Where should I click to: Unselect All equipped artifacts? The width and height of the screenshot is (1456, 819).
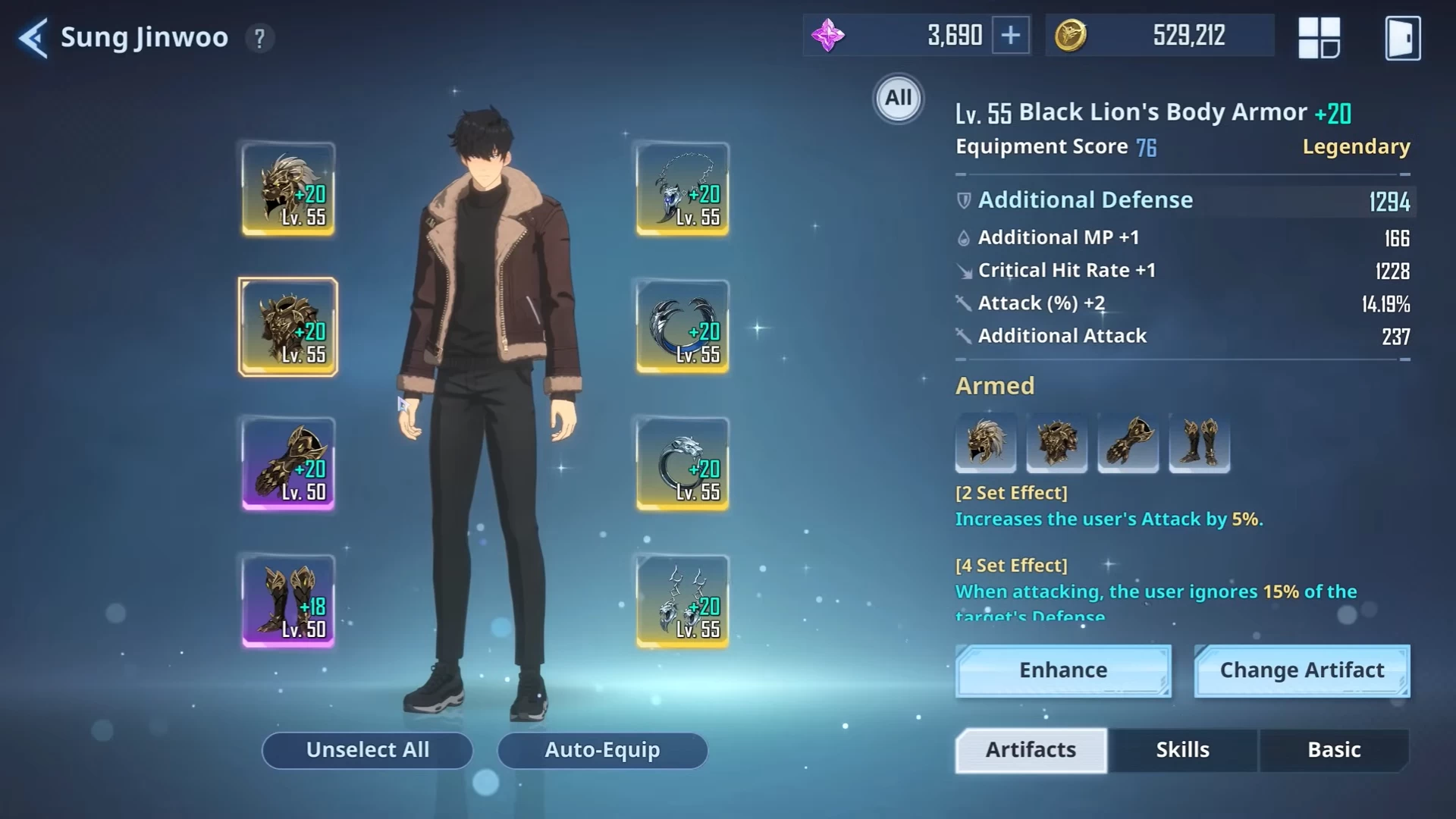click(x=367, y=750)
